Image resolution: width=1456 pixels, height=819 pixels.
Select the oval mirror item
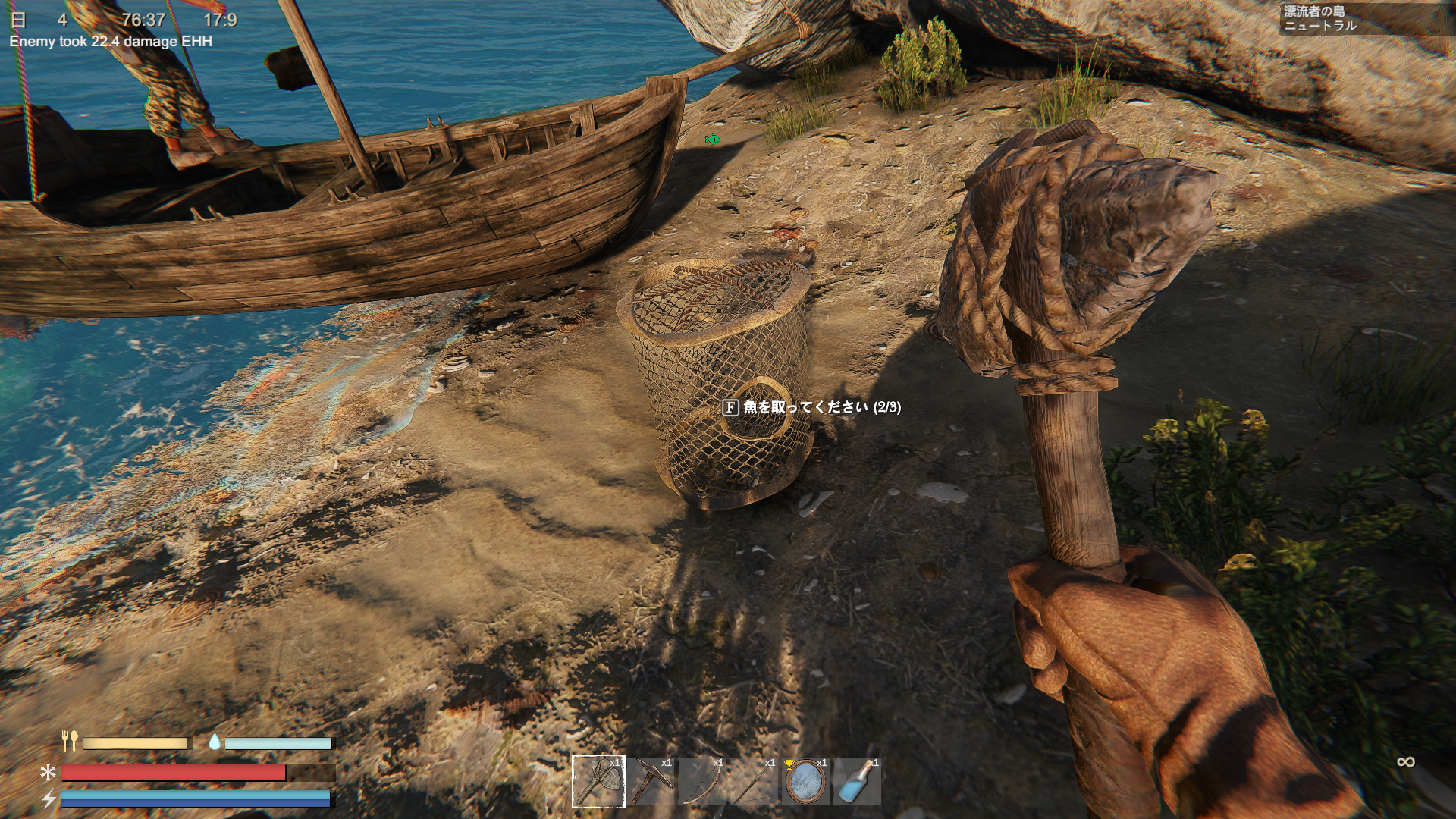805,781
